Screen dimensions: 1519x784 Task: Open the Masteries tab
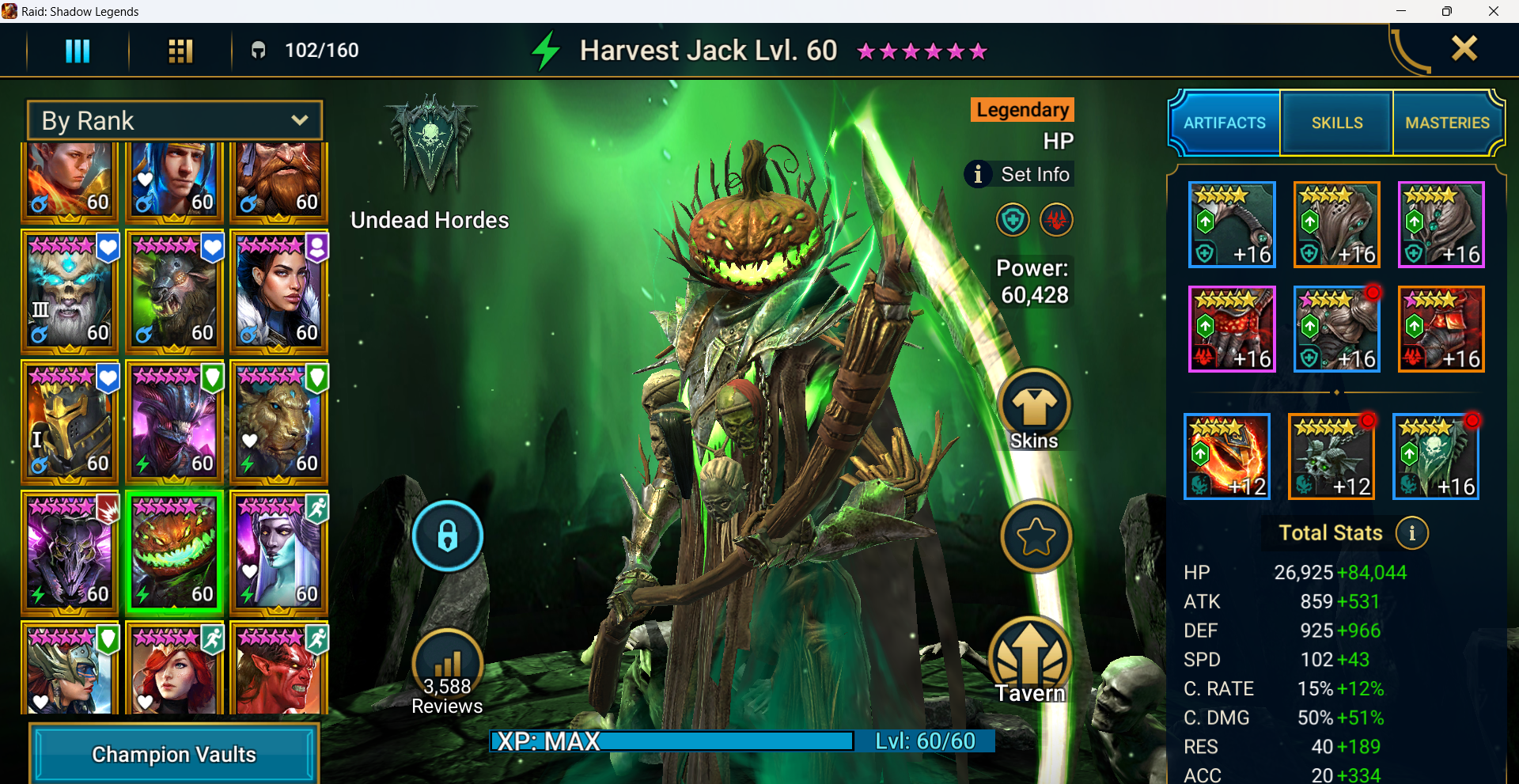[x=1448, y=123]
